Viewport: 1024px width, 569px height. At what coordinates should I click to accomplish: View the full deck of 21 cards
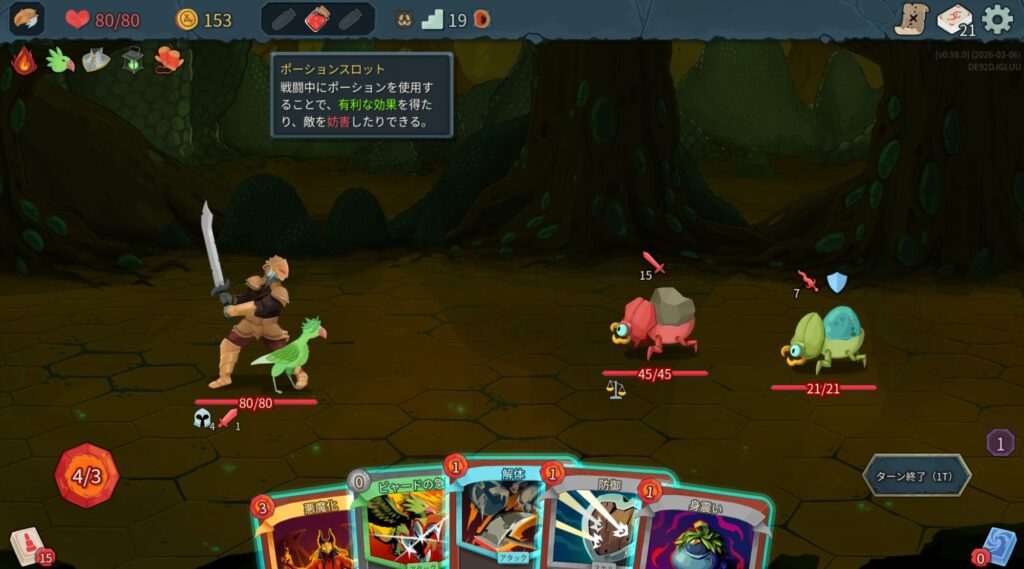955,20
